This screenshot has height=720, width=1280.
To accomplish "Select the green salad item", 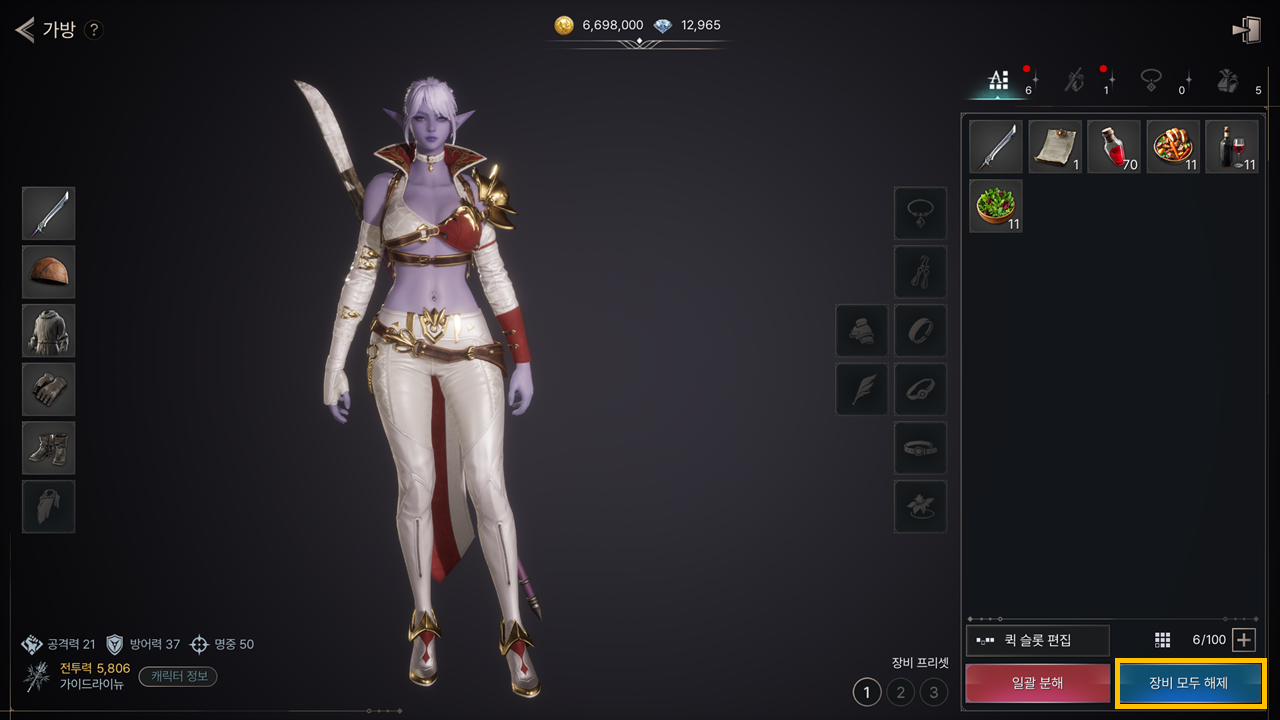I will coord(996,206).
